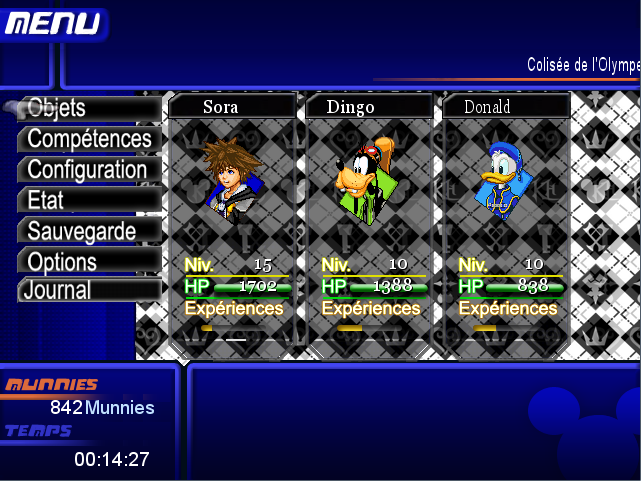Pick Donald's character panel
Image resolution: width=641 pixels, height=481 pixels.
(506, 220)
